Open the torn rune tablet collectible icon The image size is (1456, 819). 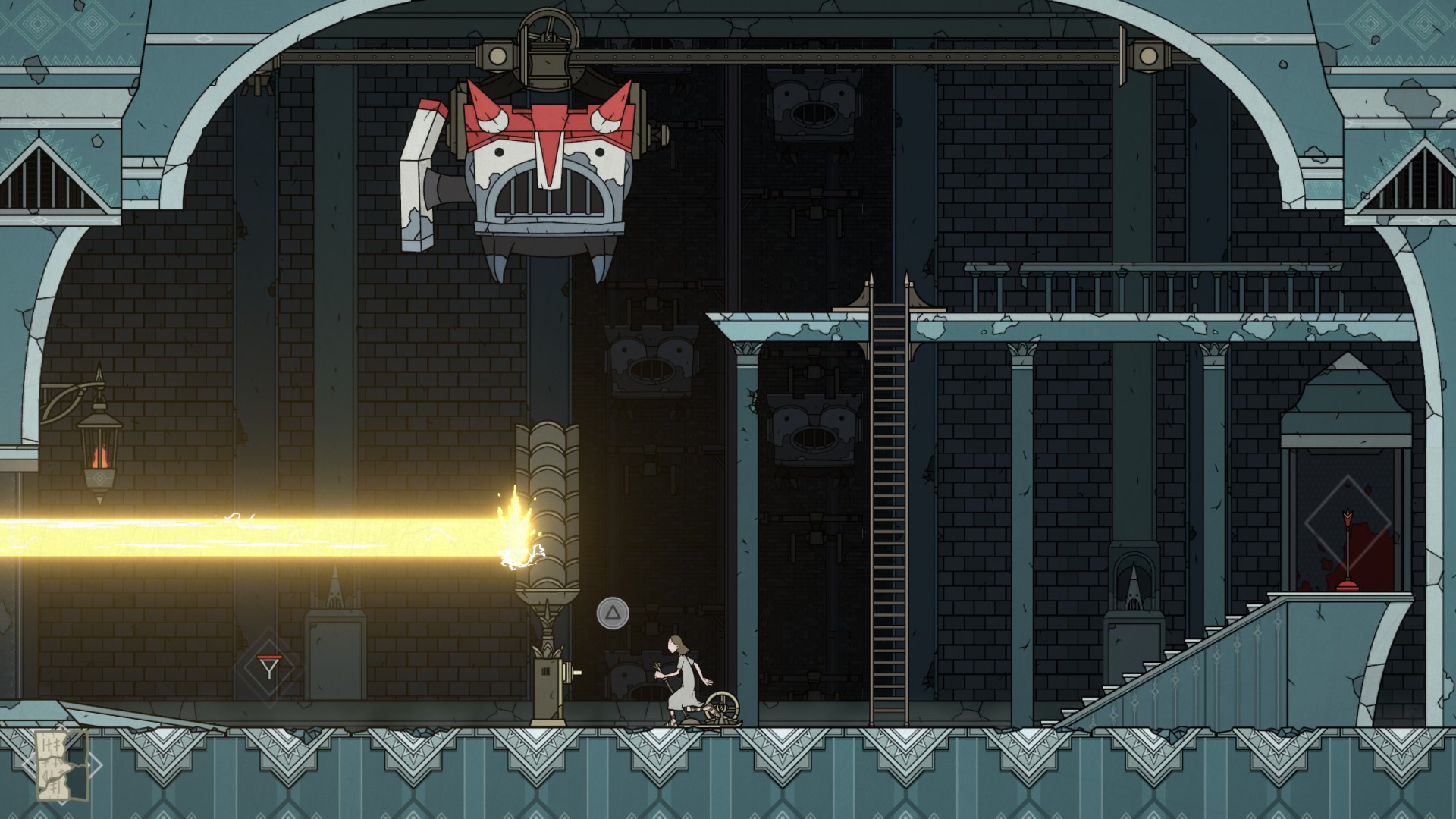coord(61,764)
